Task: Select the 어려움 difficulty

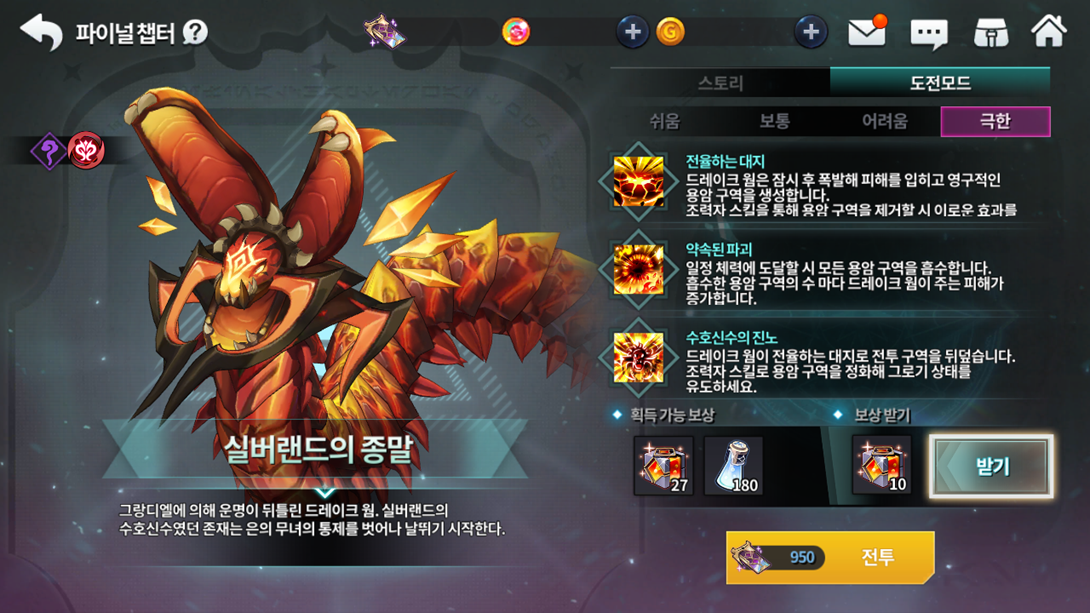Action: click(885, 122)
